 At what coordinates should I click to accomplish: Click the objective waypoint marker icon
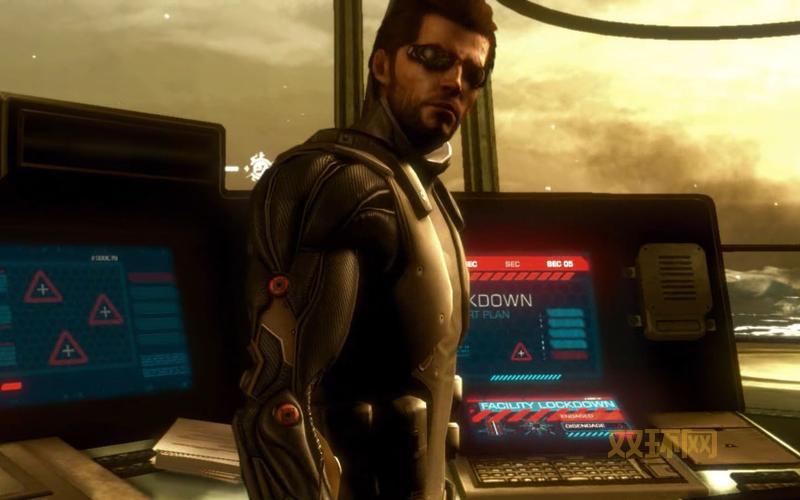pos(259,166)
